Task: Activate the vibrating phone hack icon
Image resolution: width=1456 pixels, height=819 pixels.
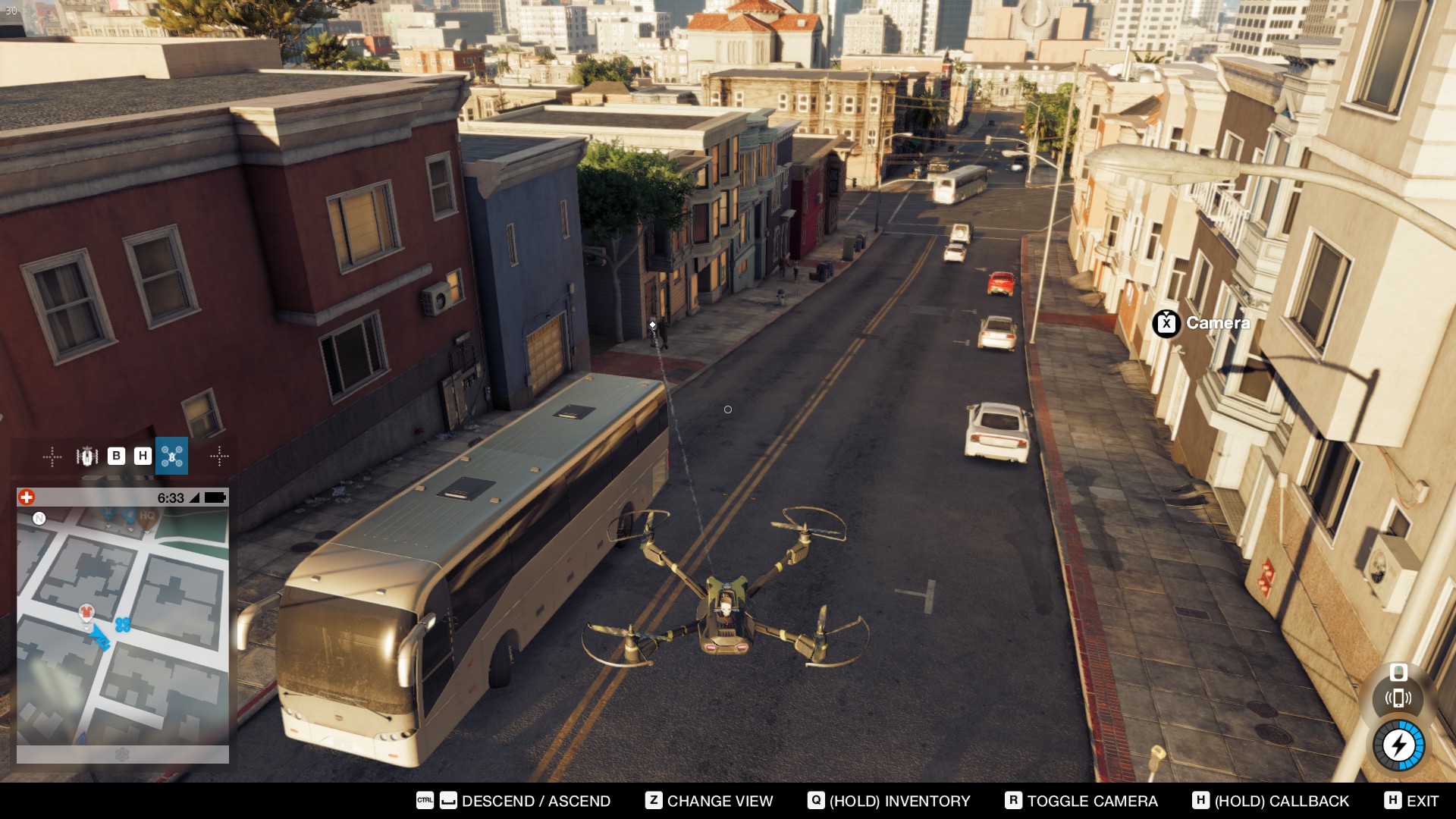Action: click(x=1398, y=698)
